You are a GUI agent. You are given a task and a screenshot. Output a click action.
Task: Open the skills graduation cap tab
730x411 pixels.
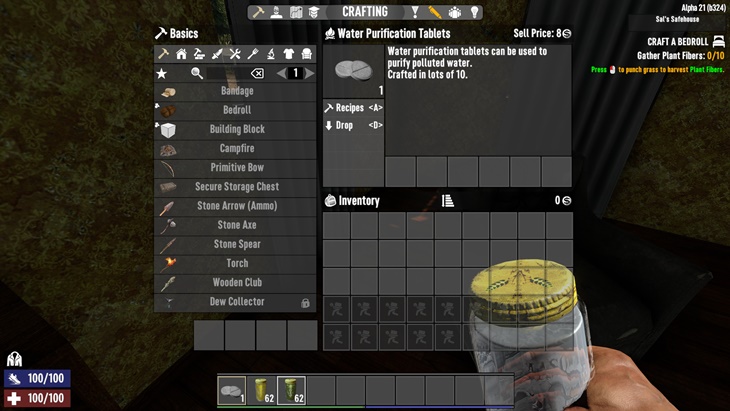coord(313,12)
